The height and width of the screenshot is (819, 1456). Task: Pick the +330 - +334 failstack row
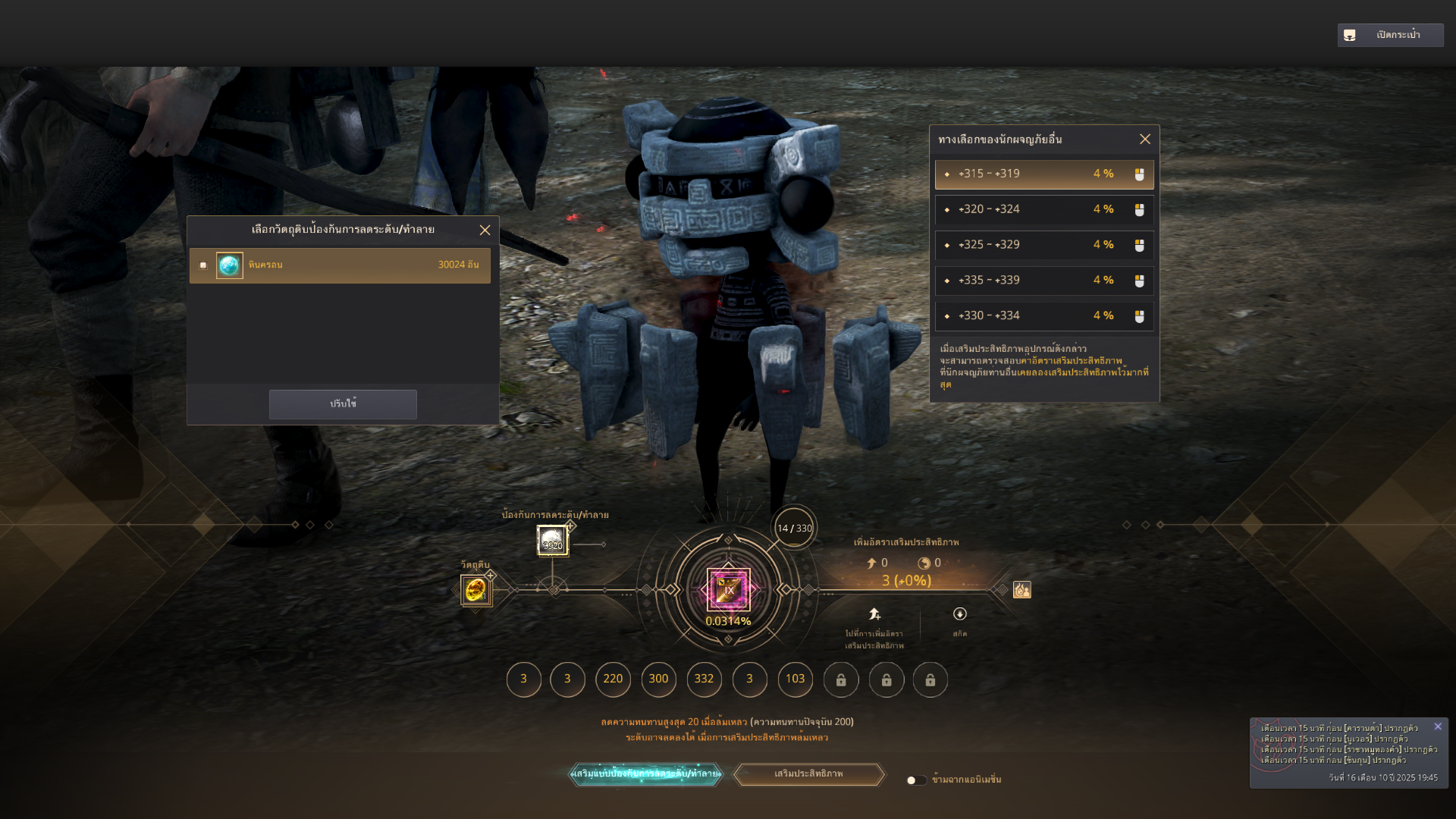pos(1043,315)
